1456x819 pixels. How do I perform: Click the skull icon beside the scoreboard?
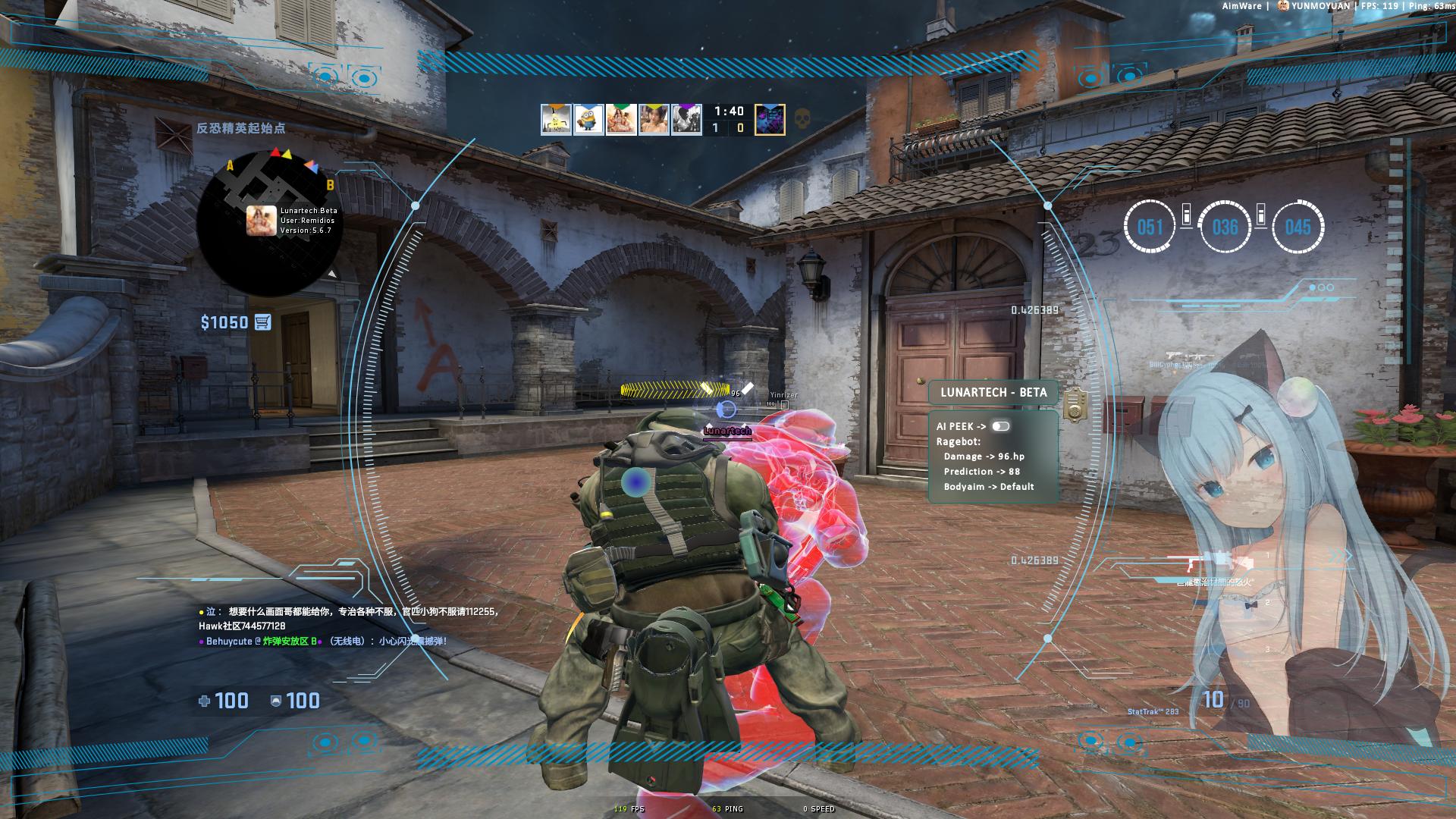pyautogui.click(x=801, y=119)
